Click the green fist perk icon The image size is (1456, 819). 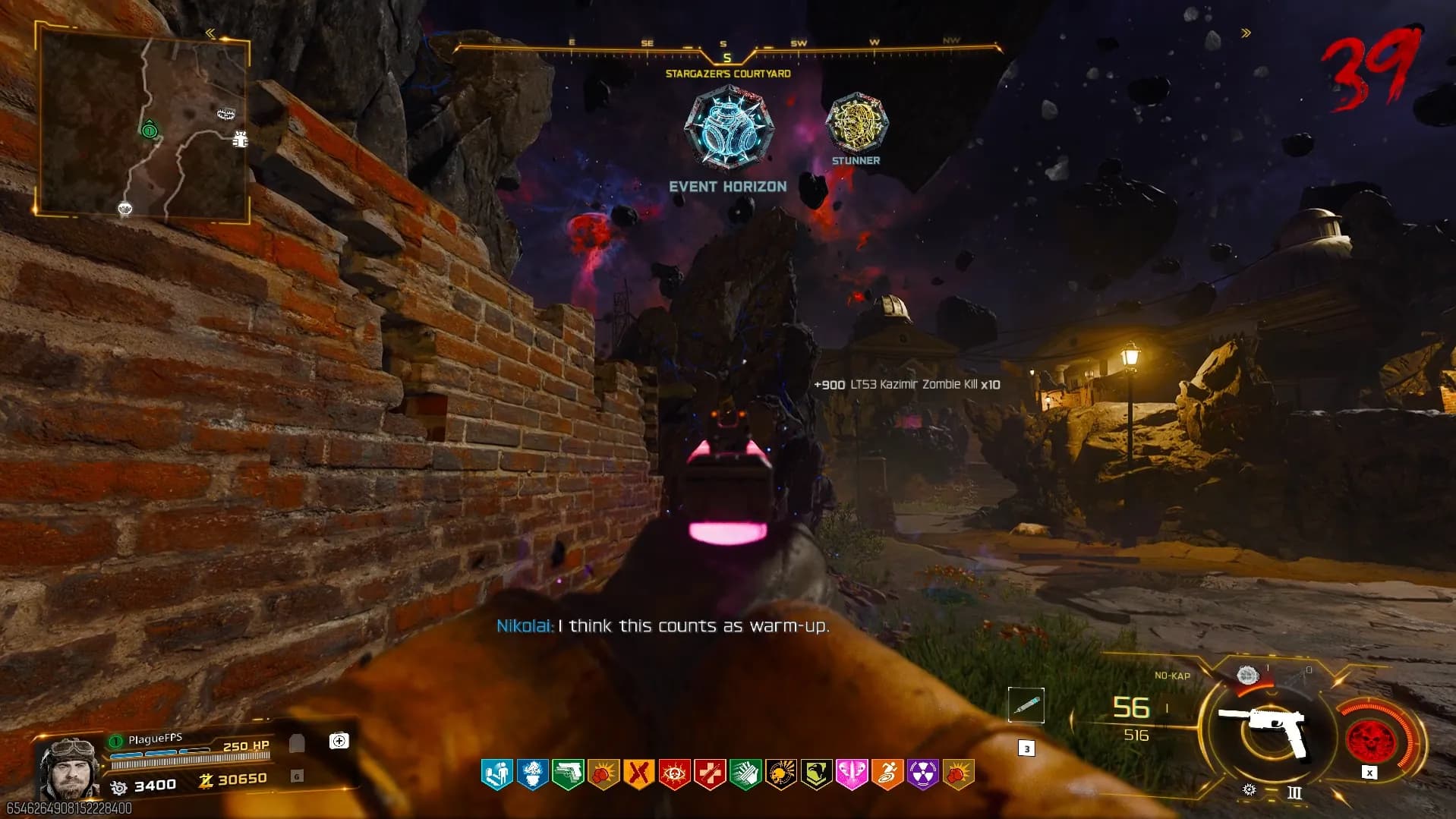pos(745,774)
